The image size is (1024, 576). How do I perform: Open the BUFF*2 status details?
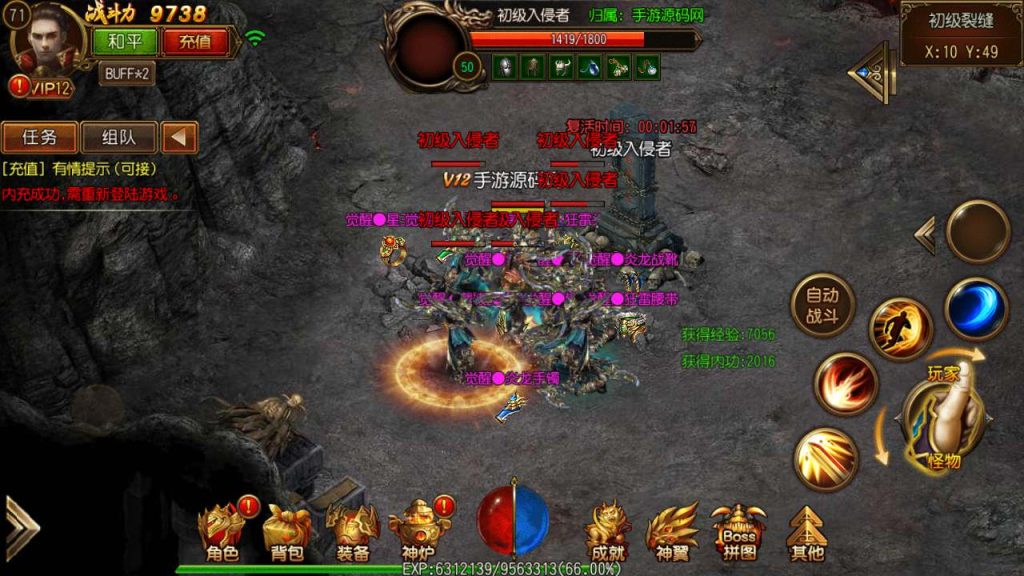(x=127, y=73)
